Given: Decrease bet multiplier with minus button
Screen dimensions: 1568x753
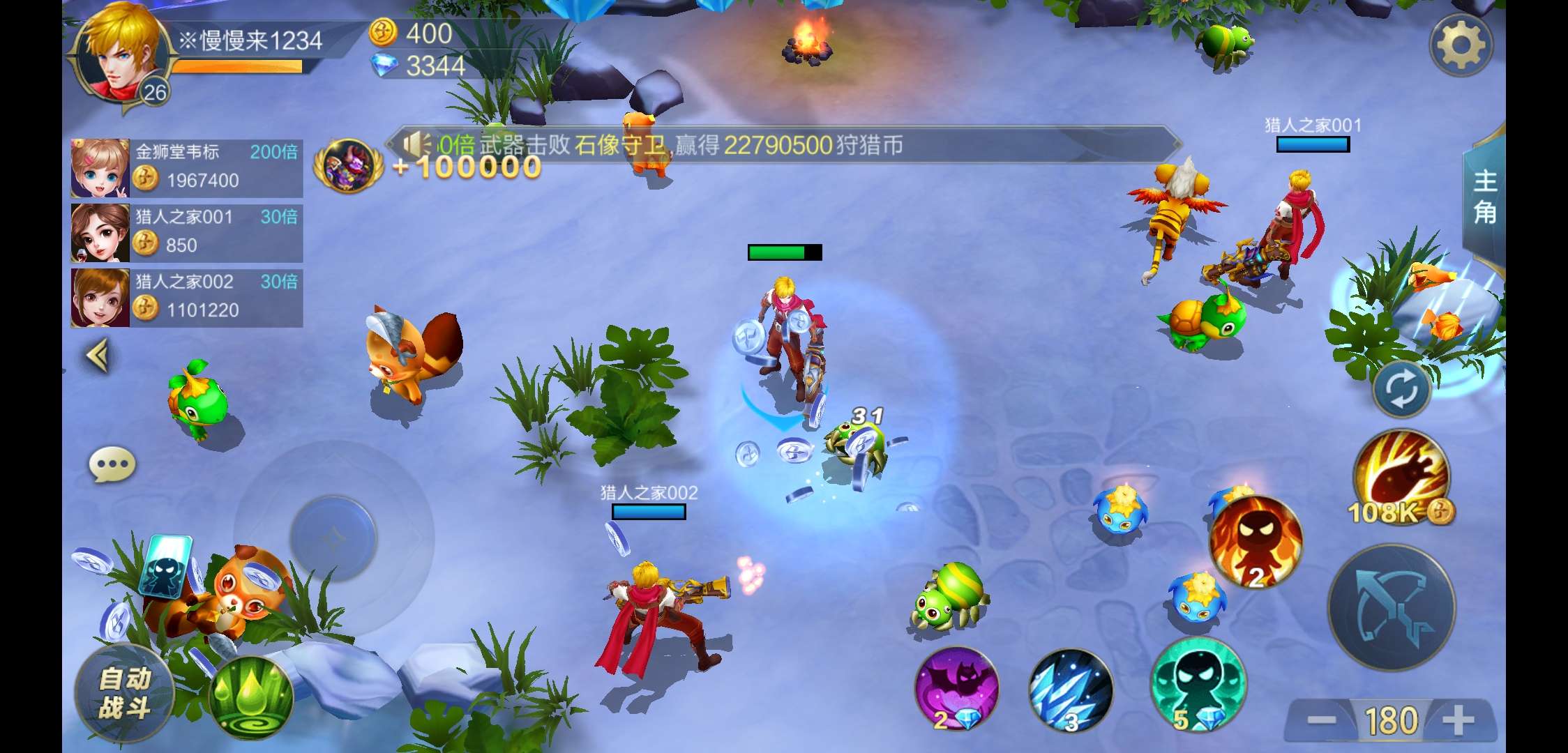Looking at the screenshot, I should (x=1321, y=721).
